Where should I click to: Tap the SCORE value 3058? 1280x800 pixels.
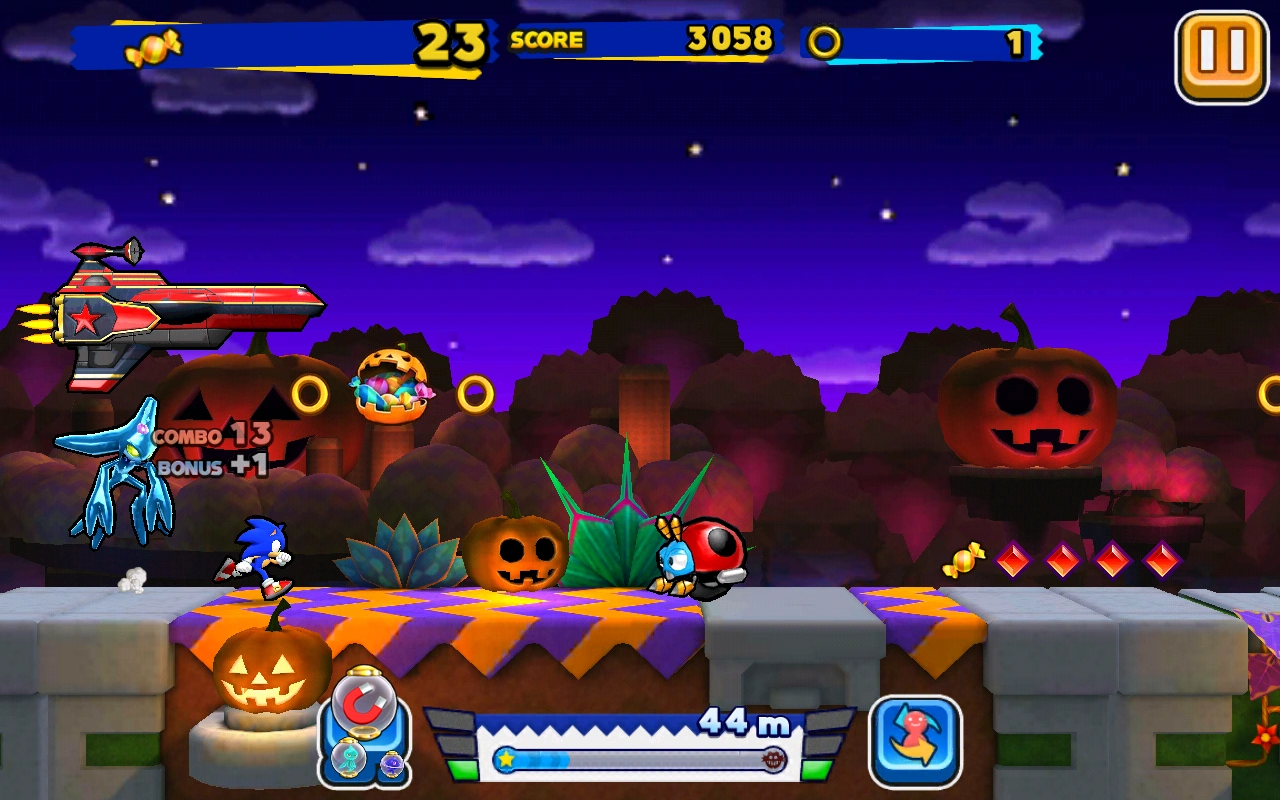[728, 40]
